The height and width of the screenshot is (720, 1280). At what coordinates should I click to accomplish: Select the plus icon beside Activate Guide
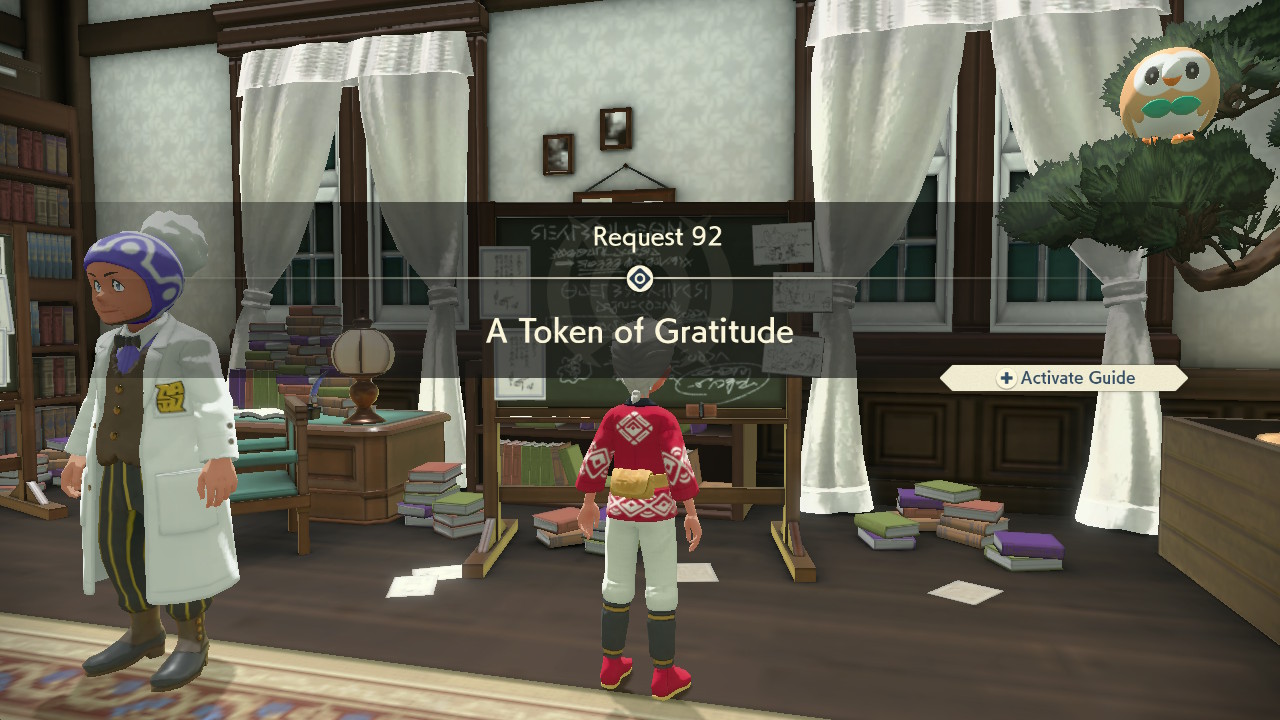1005,378
